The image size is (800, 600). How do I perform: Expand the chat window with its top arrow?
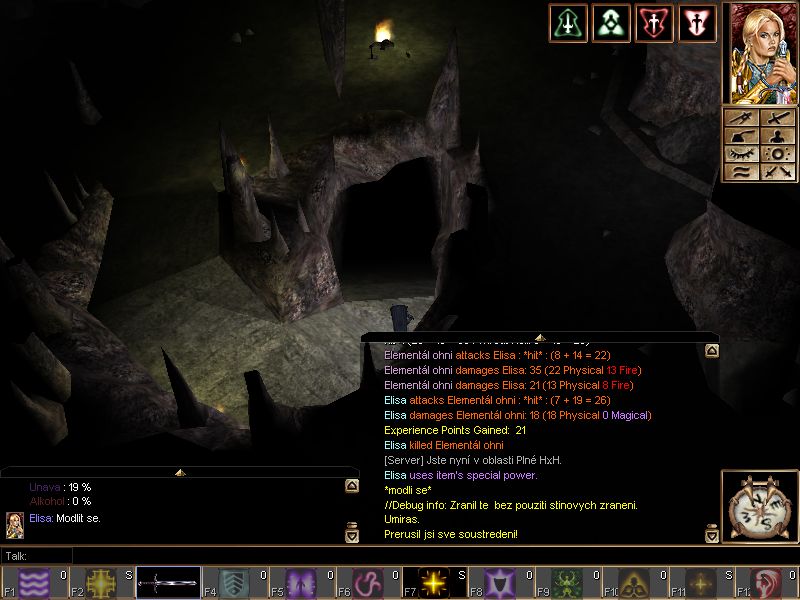click(180, 471)
